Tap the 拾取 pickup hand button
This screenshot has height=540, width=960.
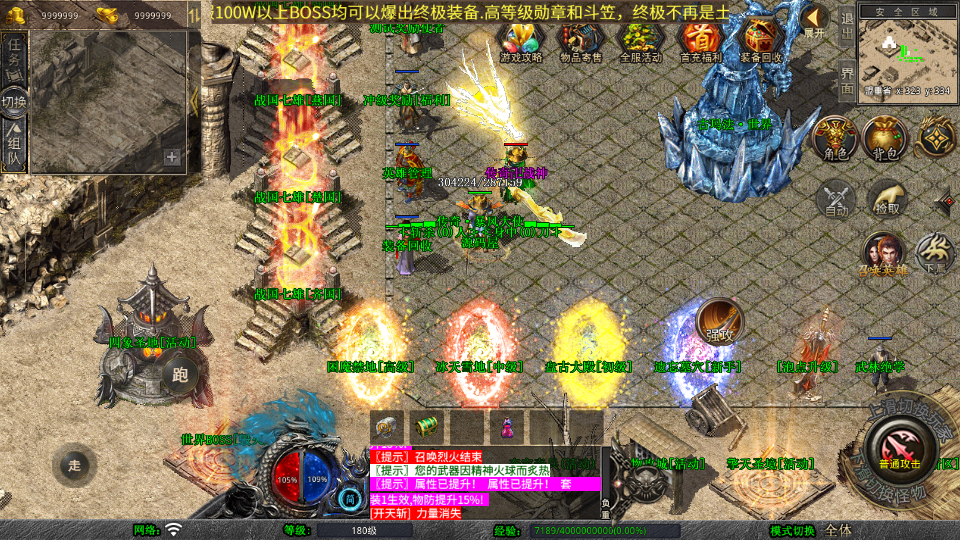886,198
